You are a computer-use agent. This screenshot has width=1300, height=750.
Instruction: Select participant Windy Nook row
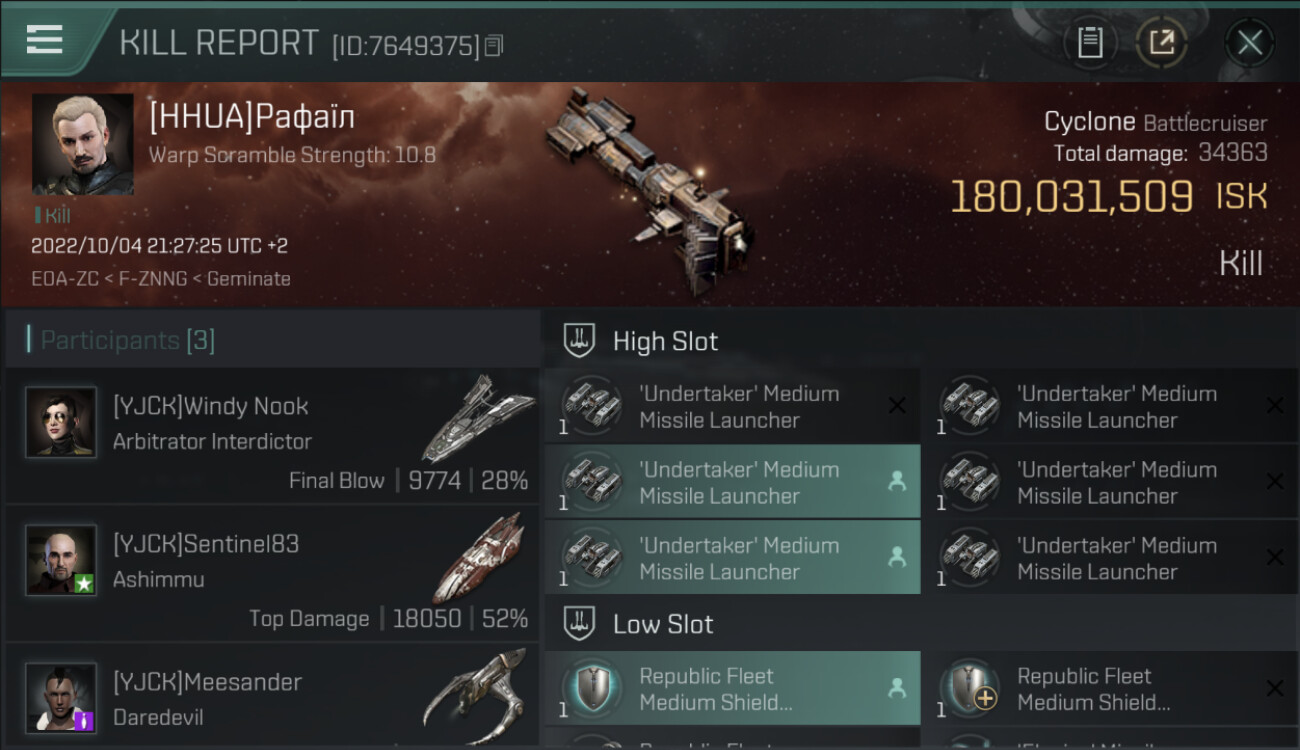tap(272, 436)
